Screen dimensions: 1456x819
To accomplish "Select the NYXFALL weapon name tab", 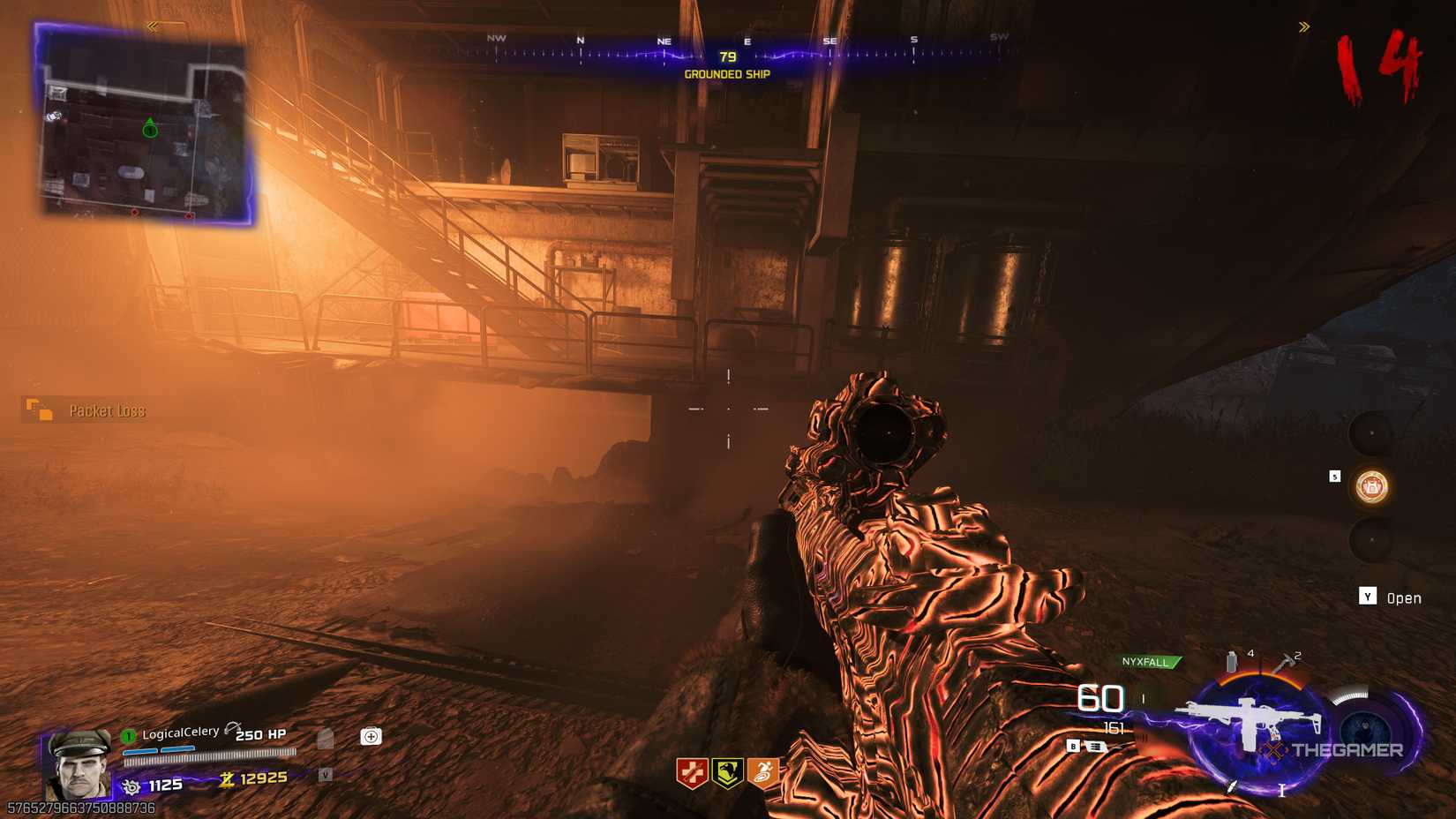I will click(x=1148, y=662).
